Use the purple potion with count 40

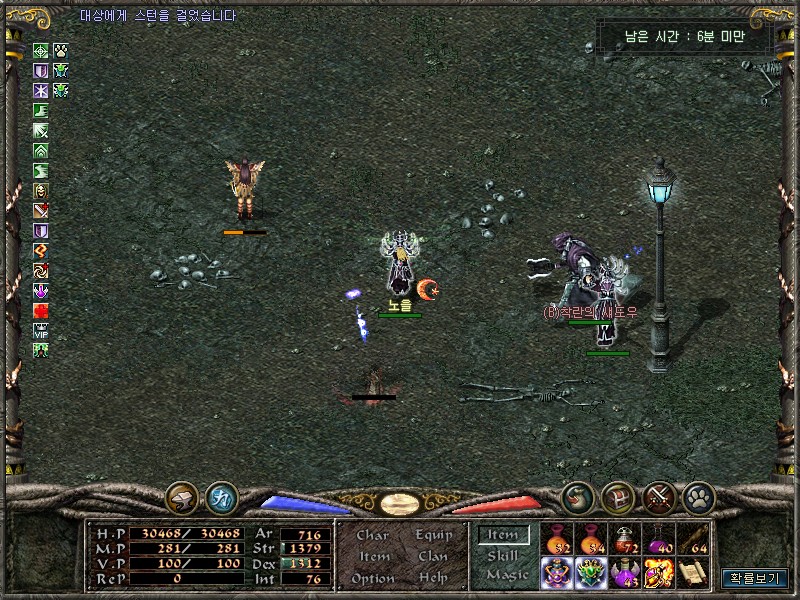[x=659, y=538]
